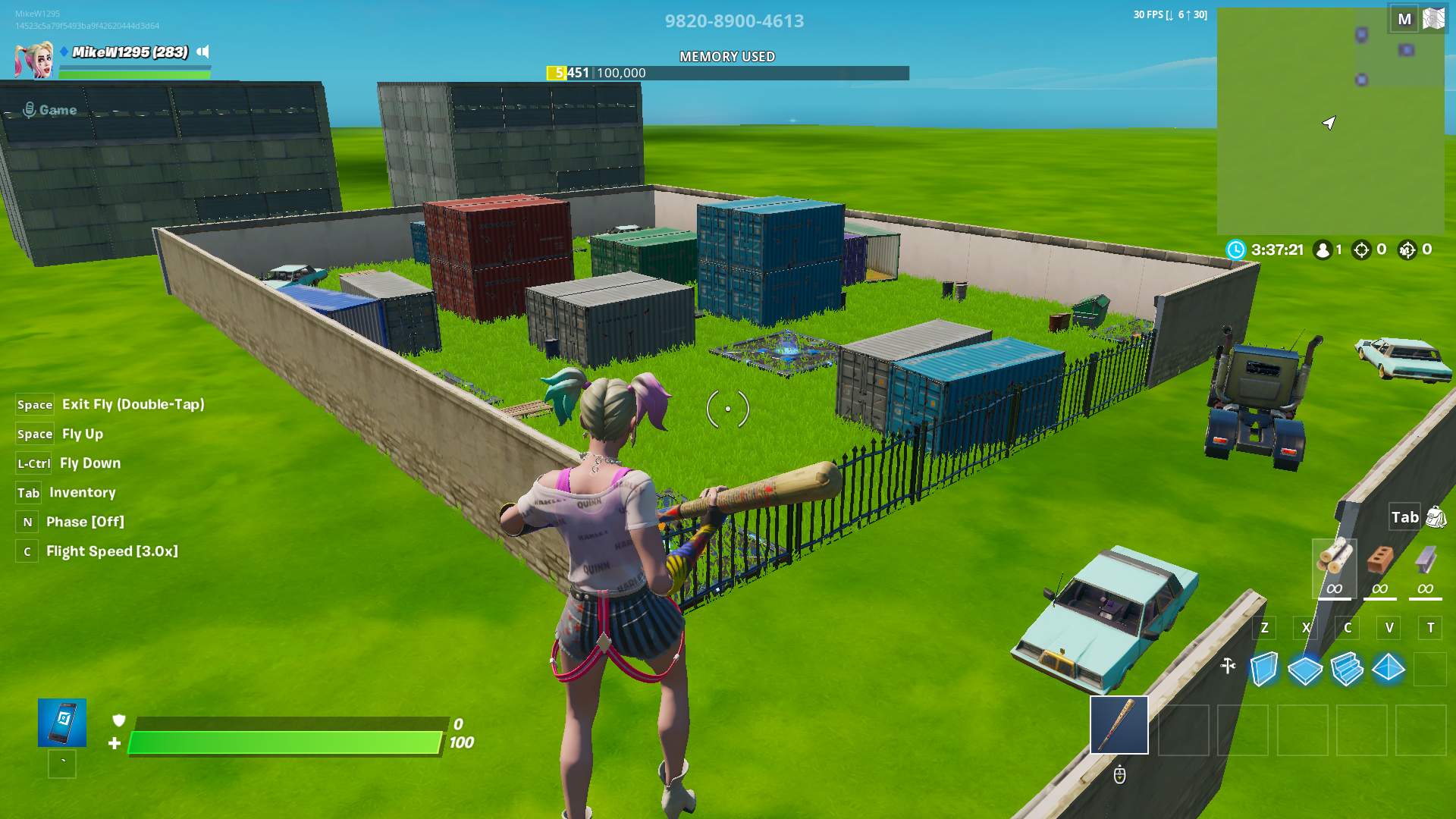The image size is (1456, 819).
Task: Select the pyramid roof build piece icon
Action: pos(1389,667)
